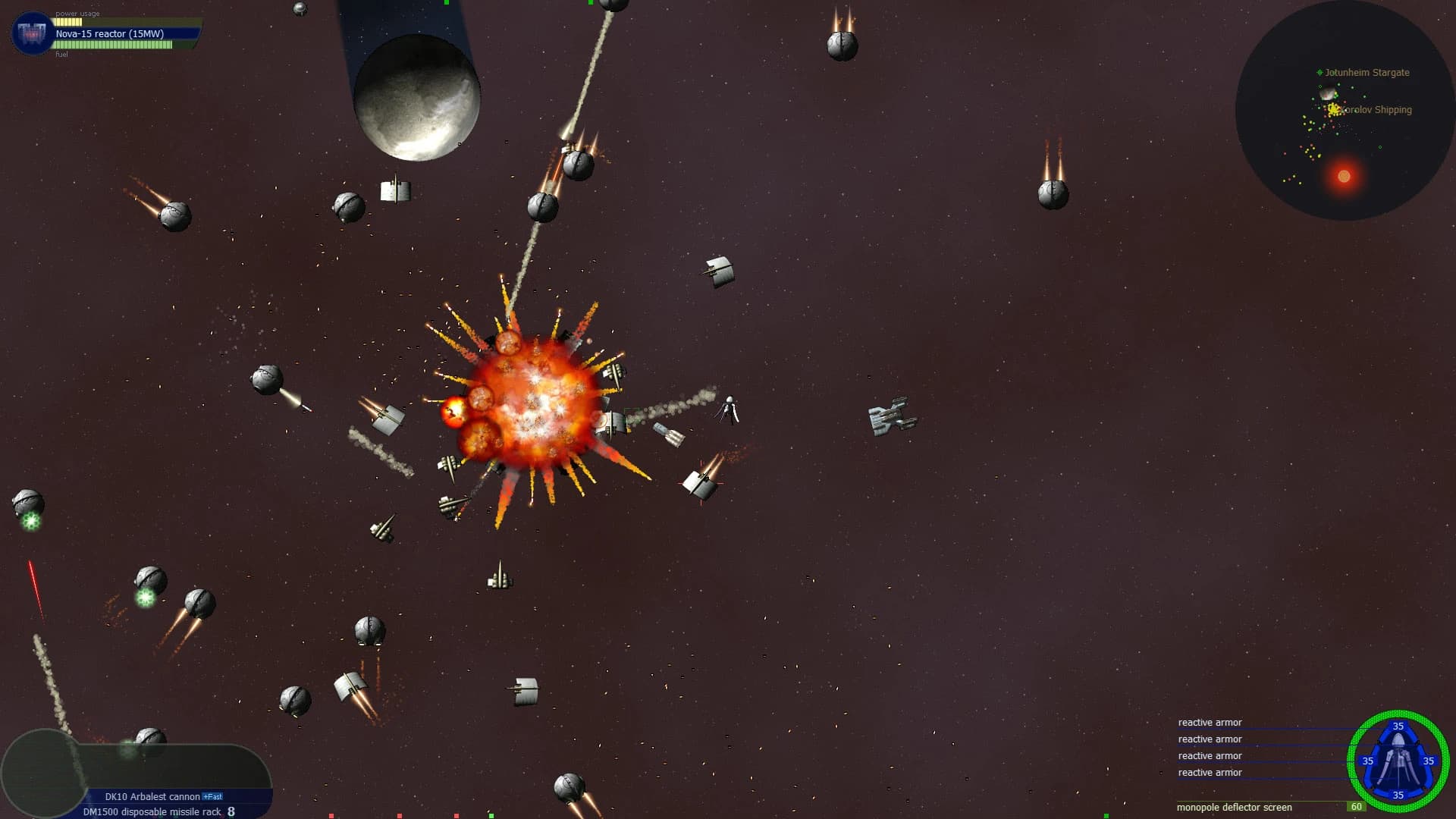Click the yellow power usage bar
Viewport: 1456px width, 819px height.
click(68, 20)
